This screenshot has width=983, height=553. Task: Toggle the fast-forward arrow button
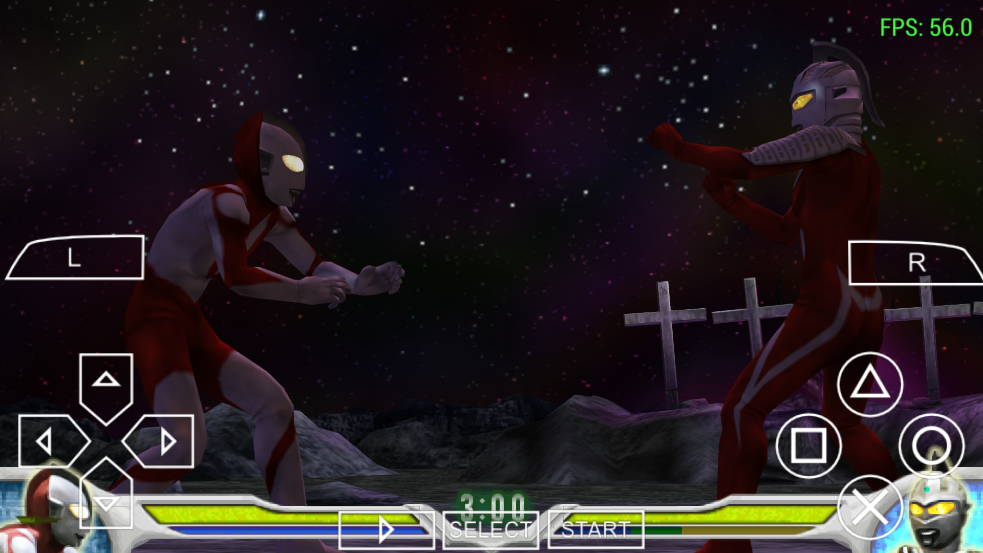[x=386, y=529]
